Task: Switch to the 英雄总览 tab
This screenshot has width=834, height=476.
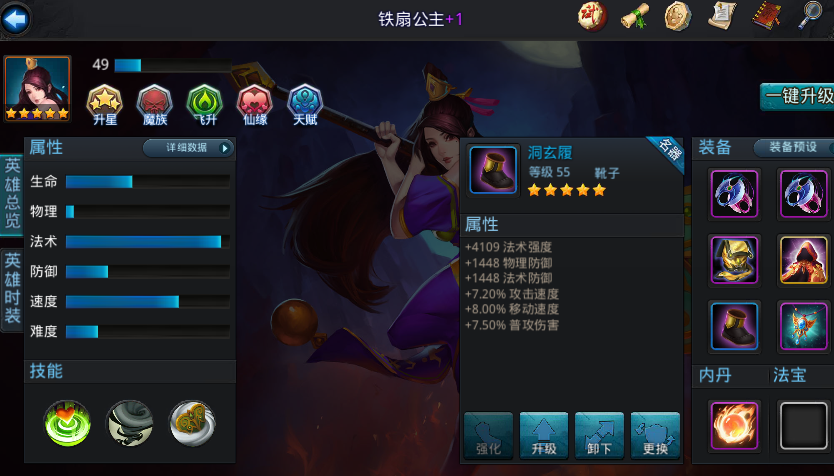Action: [x=11, y=195]
